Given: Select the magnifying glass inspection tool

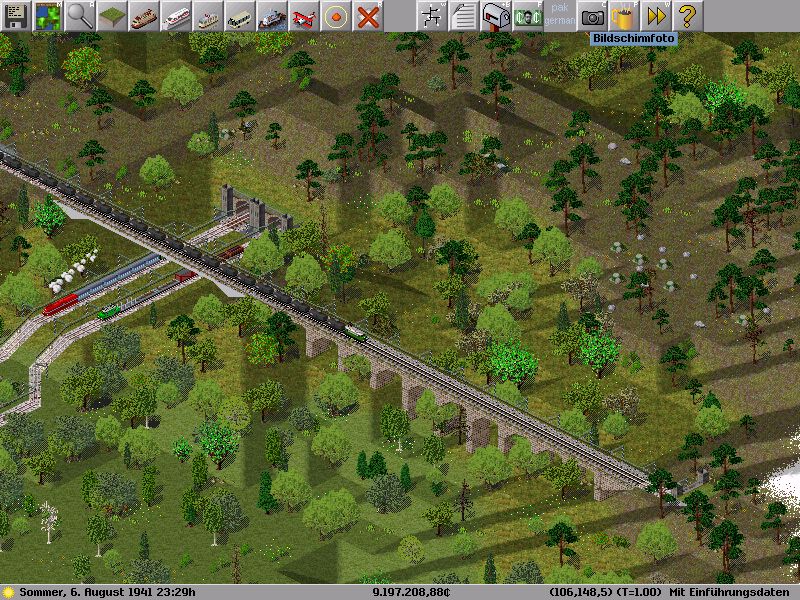Looking at the screenshot, I should coord(79,15).
